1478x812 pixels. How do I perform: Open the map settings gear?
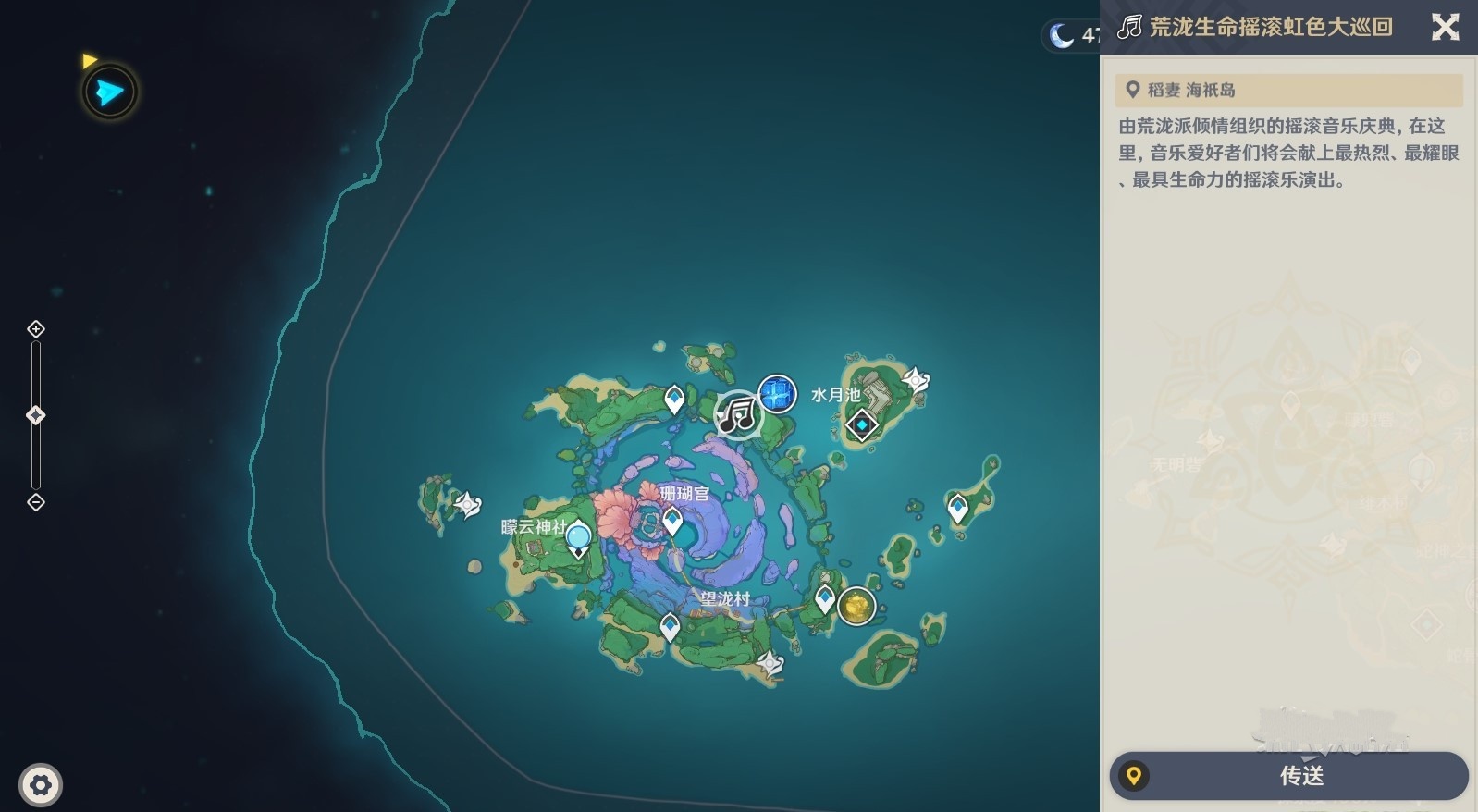tap(40, 785)
